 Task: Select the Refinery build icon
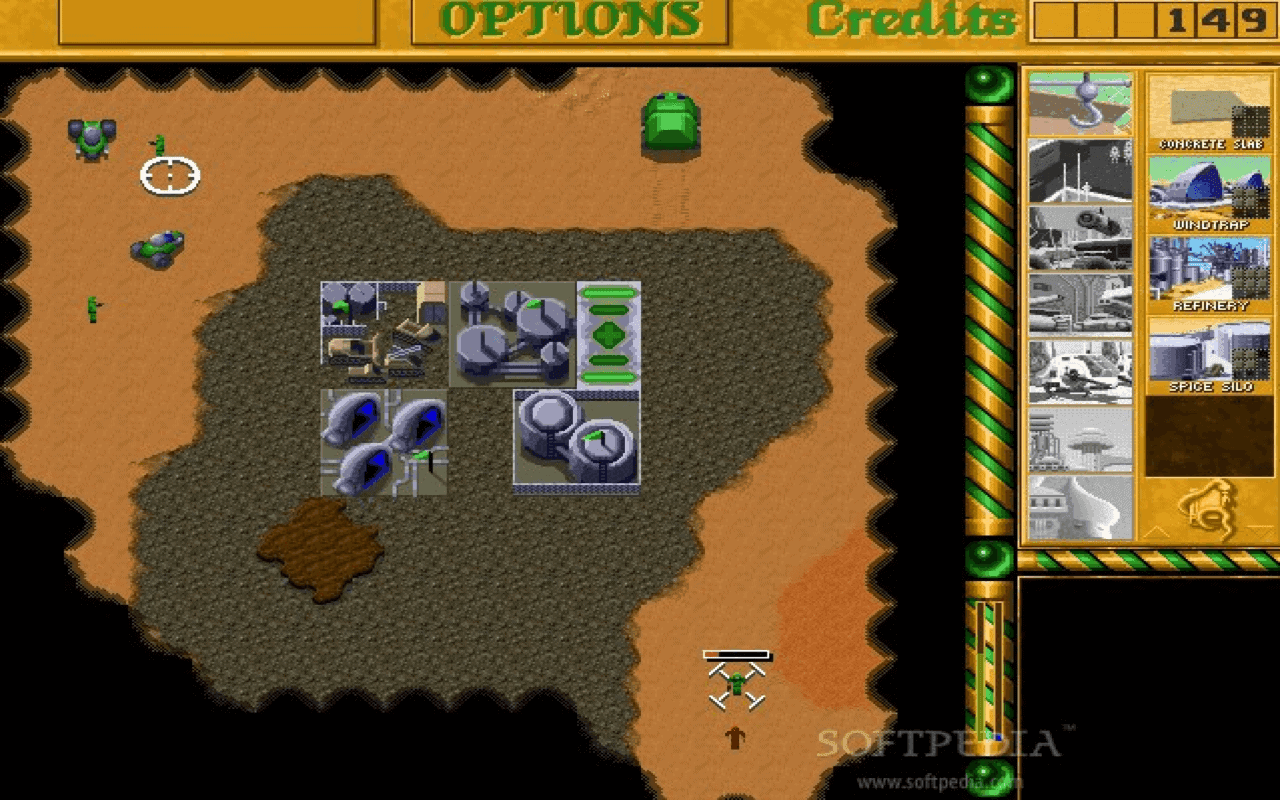1210,270
